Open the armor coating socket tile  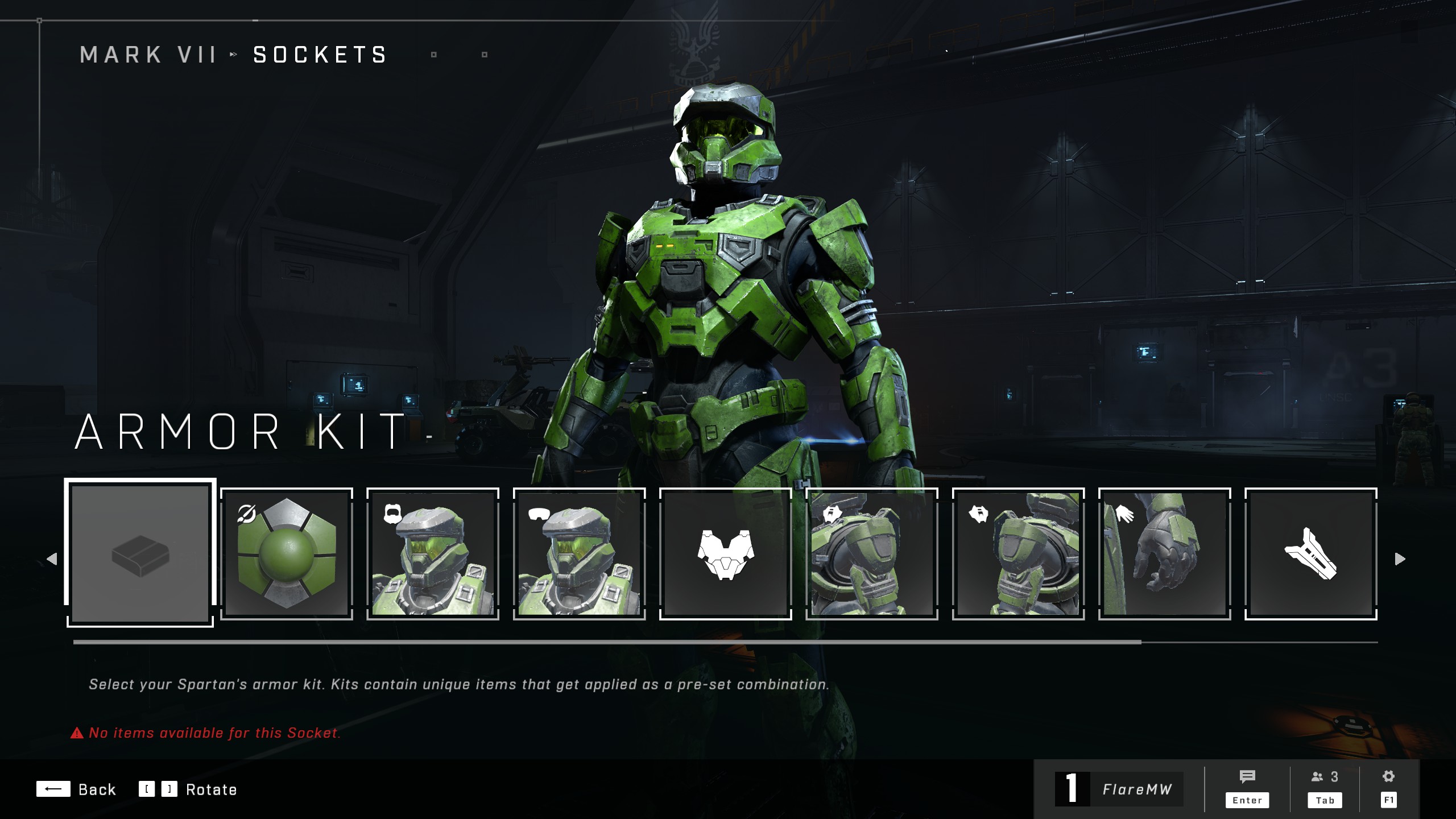tap(287, 553)
